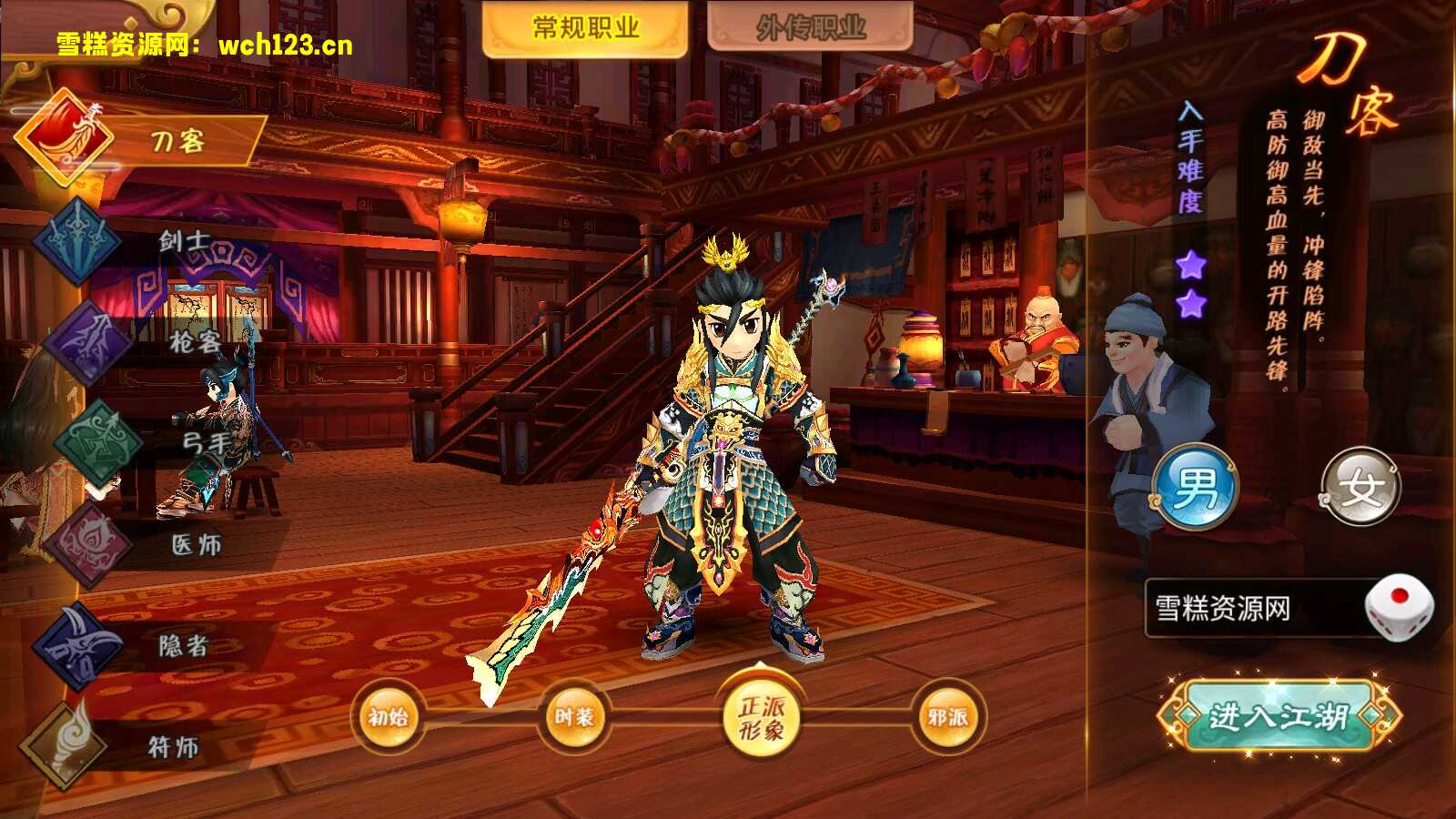Preview the 时装 fashion outfit
Screen dimensions: 1456x819
(574, 717)
